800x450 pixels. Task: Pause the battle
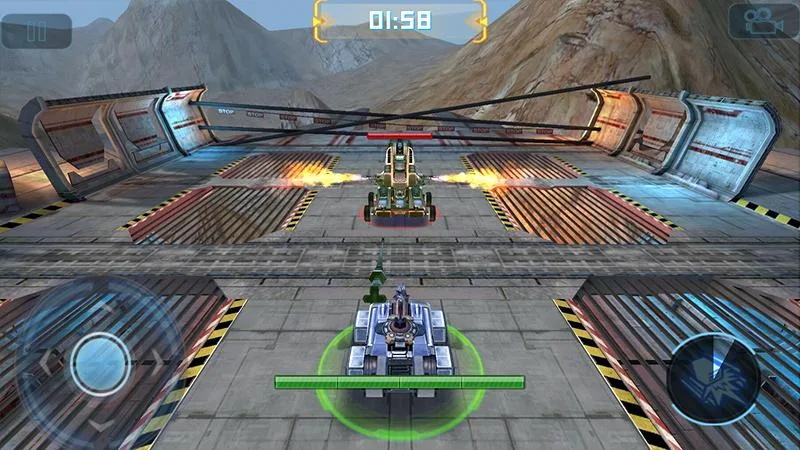pyautogui.click(x=36, y=31)
